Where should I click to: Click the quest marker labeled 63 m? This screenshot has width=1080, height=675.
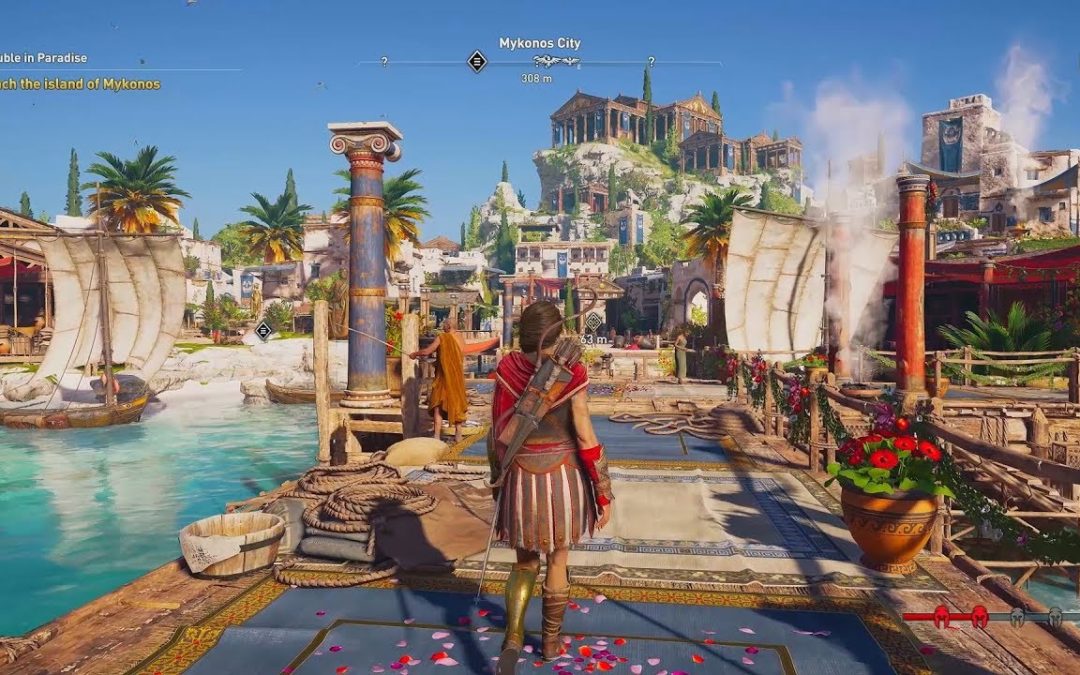[593, 322]
